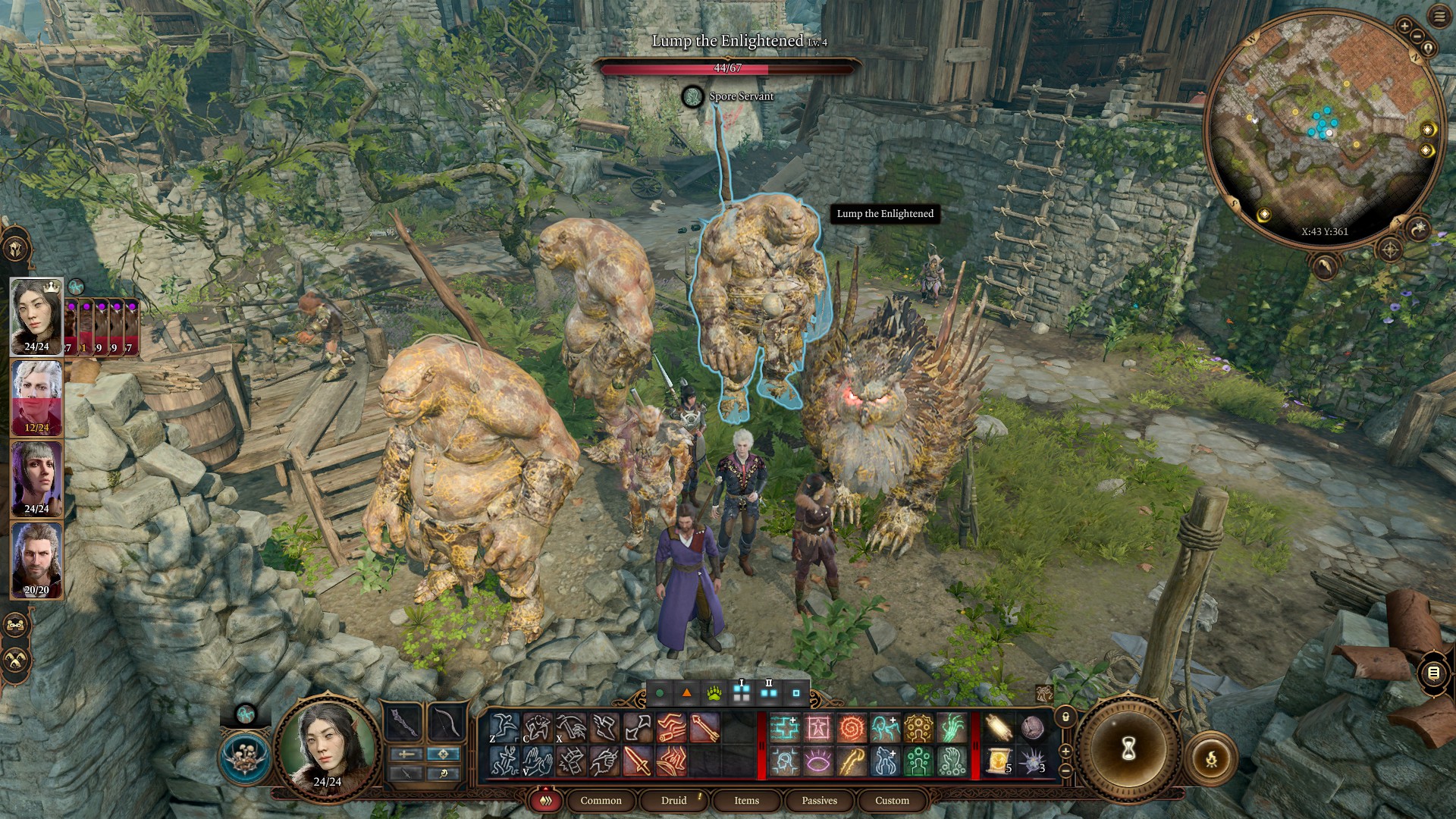Activate the orange spiral spell
This screenshot has width=1456, height=819.
pos(852,728)
